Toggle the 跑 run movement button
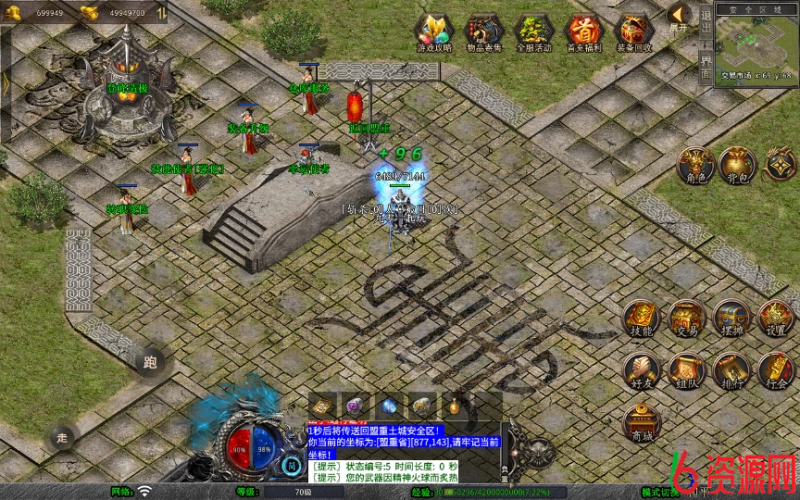 (151, 362)
